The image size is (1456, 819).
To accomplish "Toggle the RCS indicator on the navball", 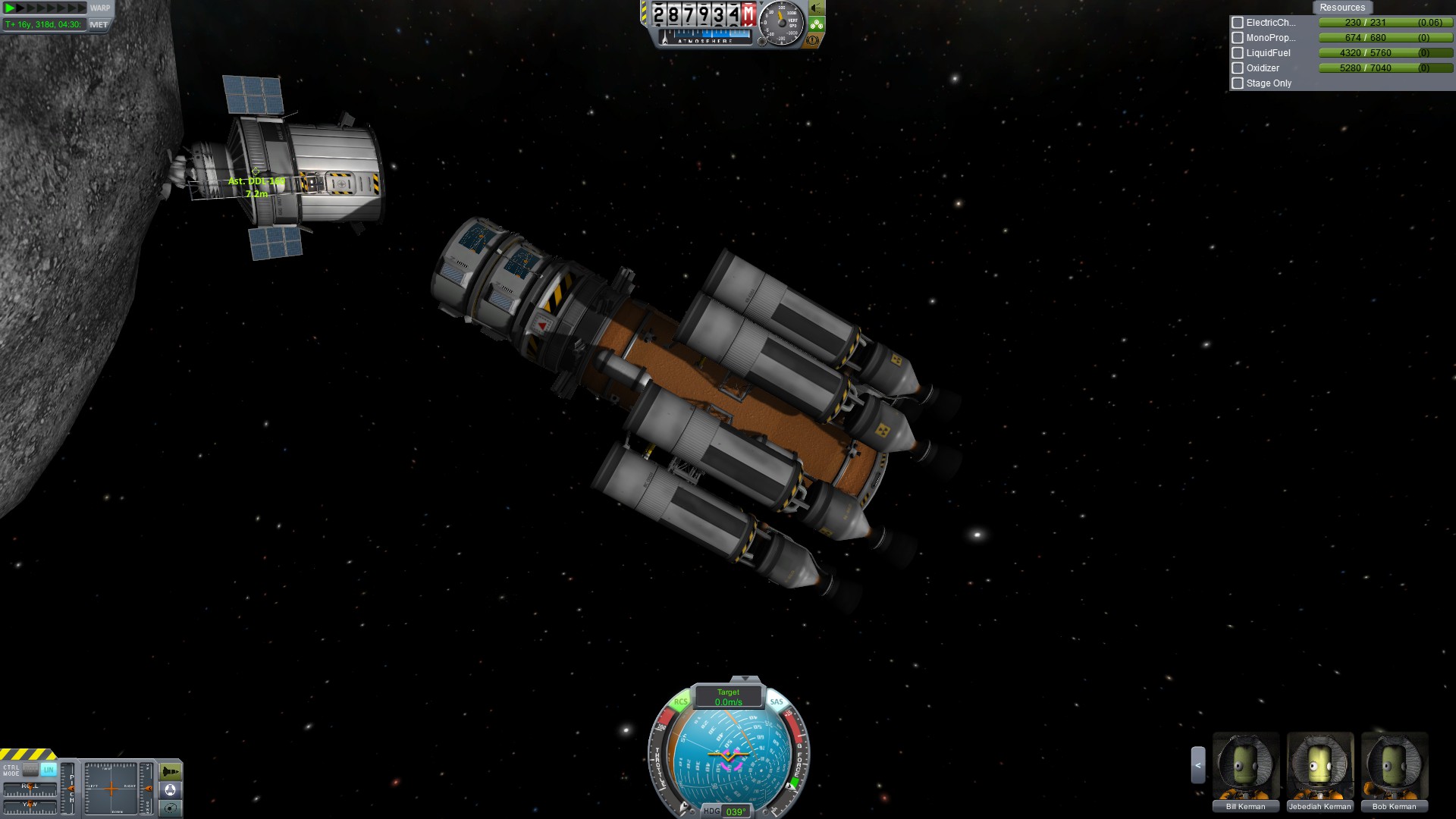I will tap(680, 701).
